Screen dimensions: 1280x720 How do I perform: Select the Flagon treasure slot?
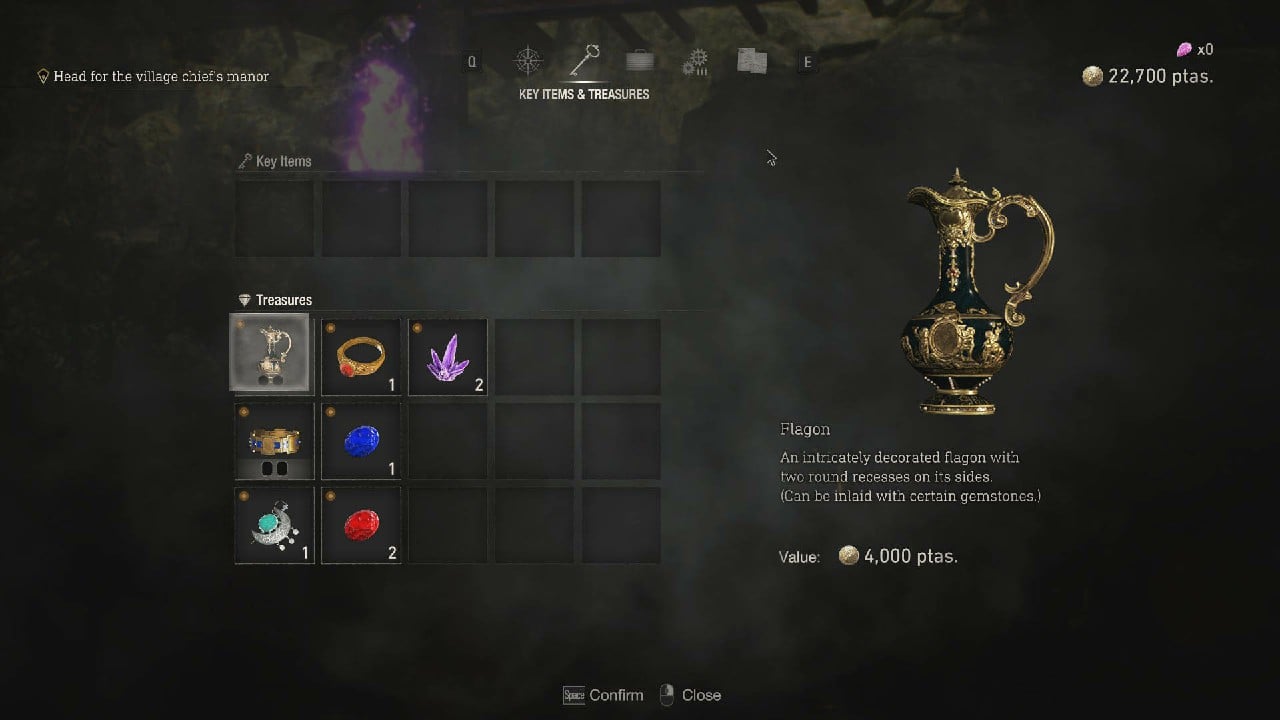[x=274, y=355]
